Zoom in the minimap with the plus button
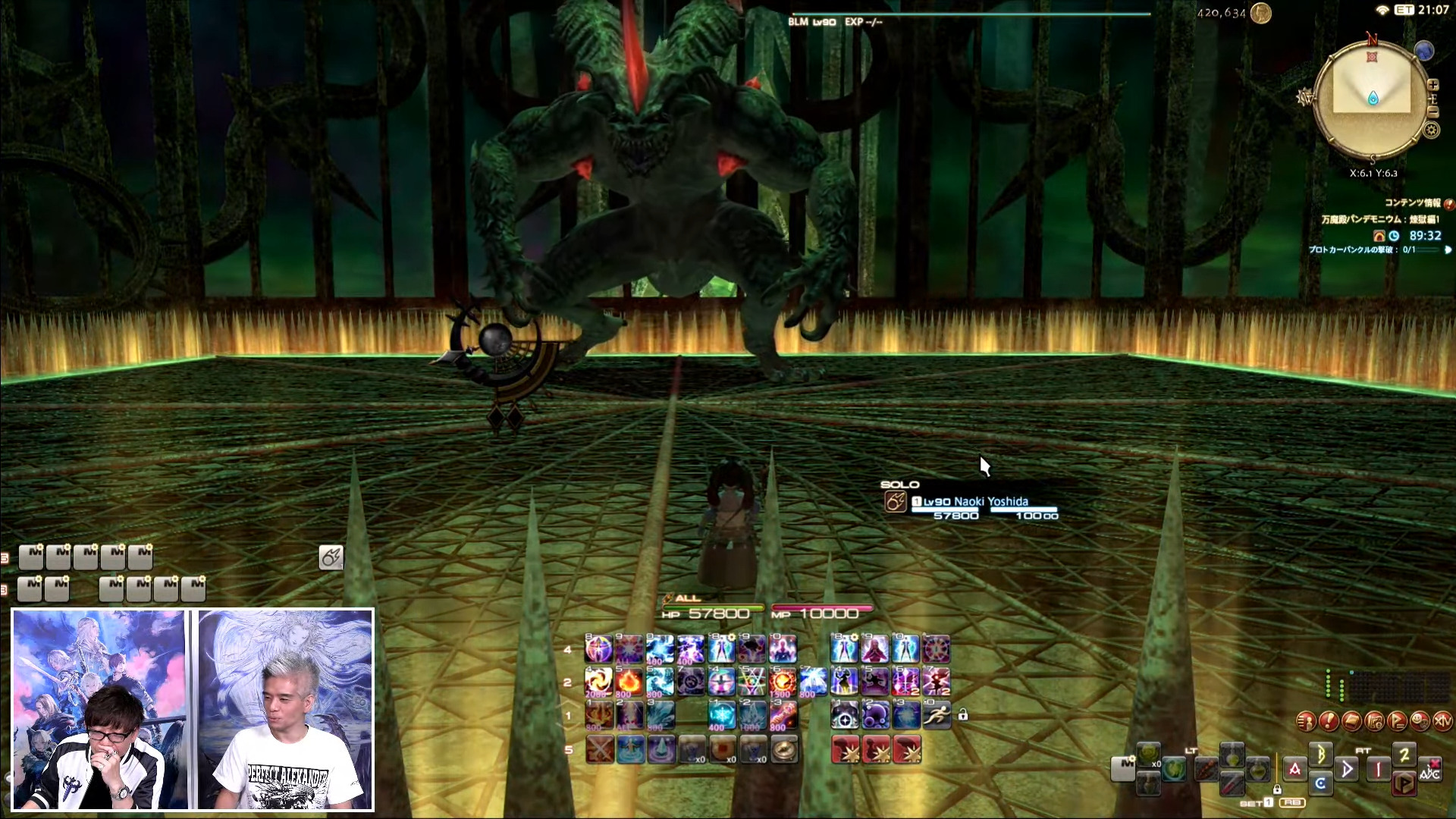Screen dimensions: 1456x819 (x=1432, y=85)
